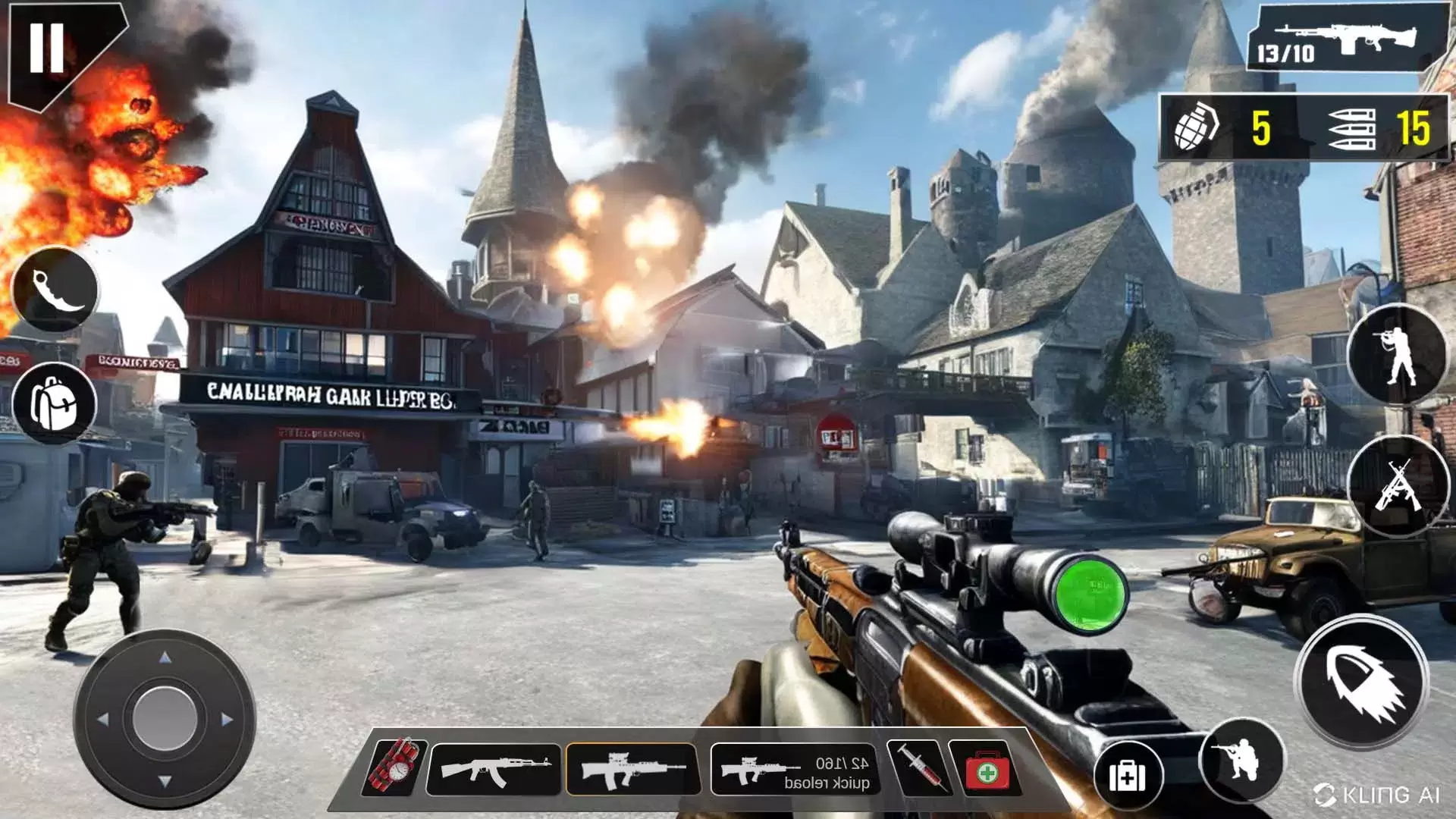The height and width of the screenshot is (819, 1456).
Task: Toggle the crouching soldier stance
Action: tap(1241, 760)
